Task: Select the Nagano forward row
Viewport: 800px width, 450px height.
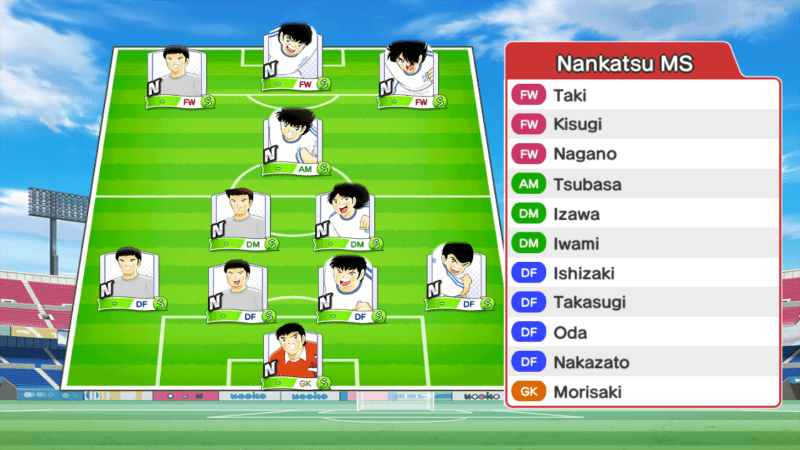Action: point(642,155)
